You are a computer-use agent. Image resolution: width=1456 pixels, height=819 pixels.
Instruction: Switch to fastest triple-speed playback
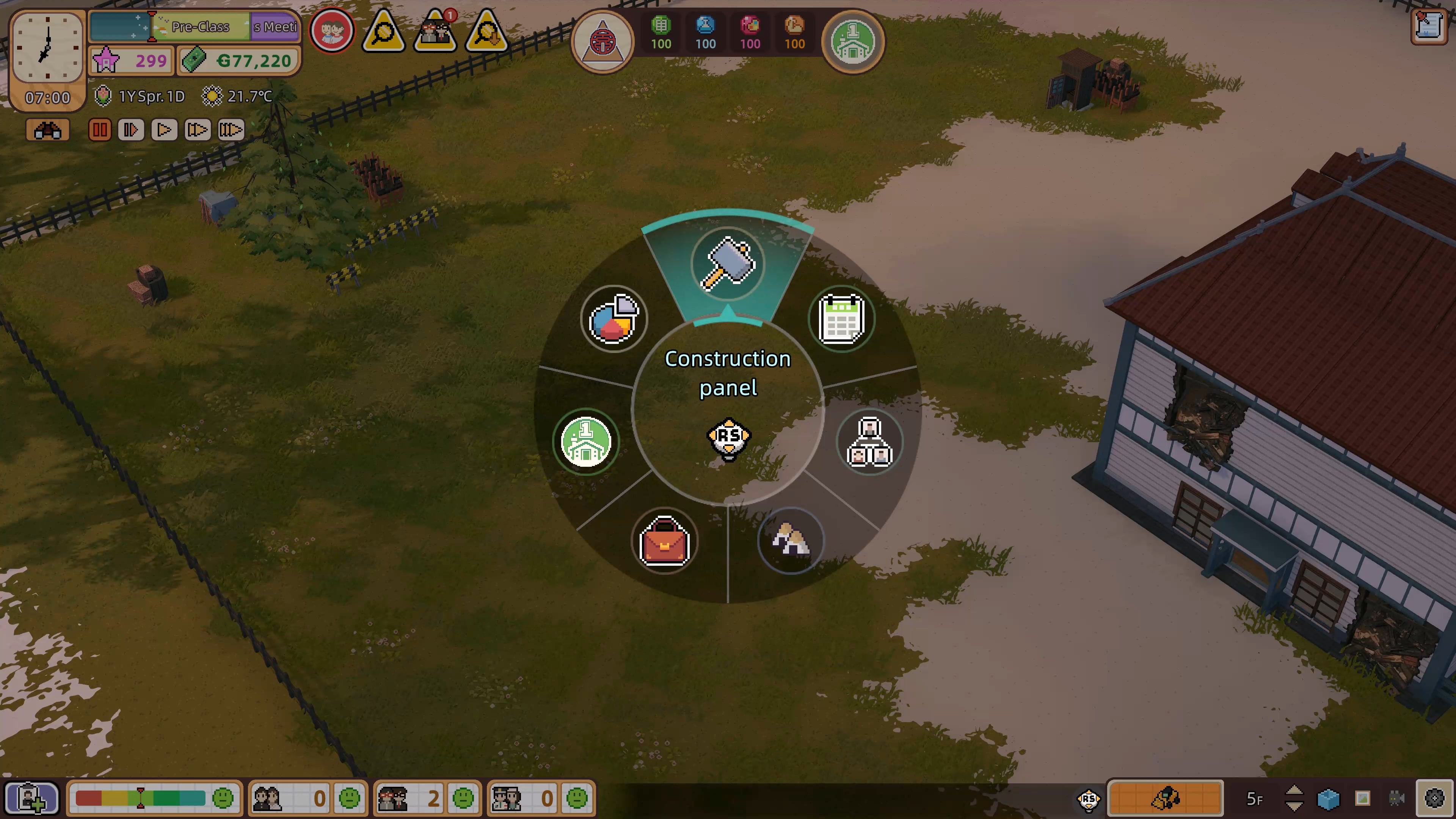click(230, 130)
